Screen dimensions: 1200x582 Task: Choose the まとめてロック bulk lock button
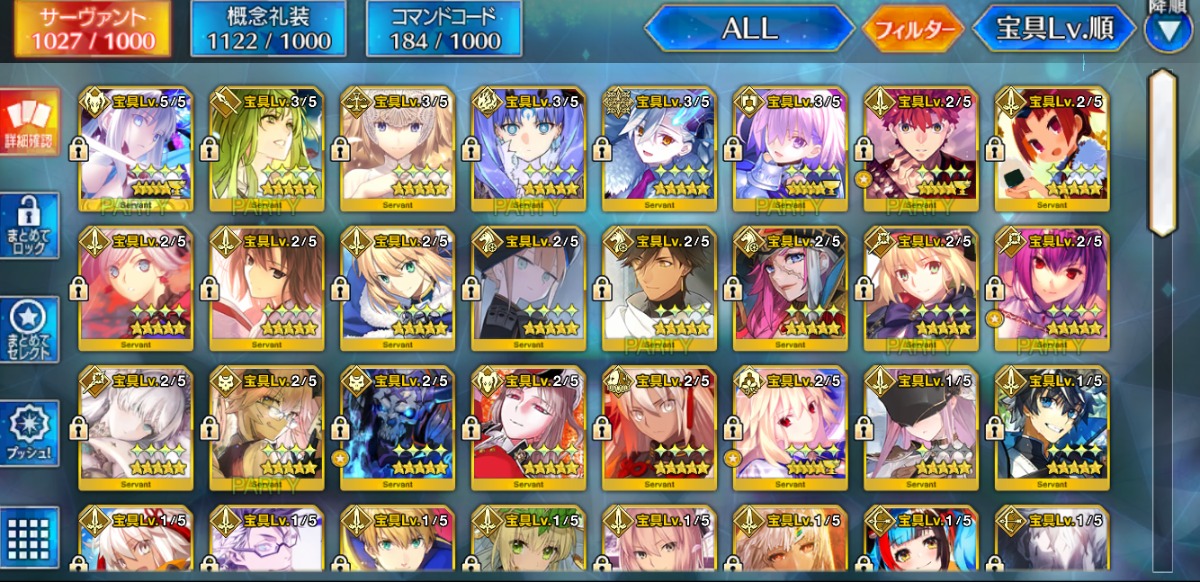(x=30, y=227)
